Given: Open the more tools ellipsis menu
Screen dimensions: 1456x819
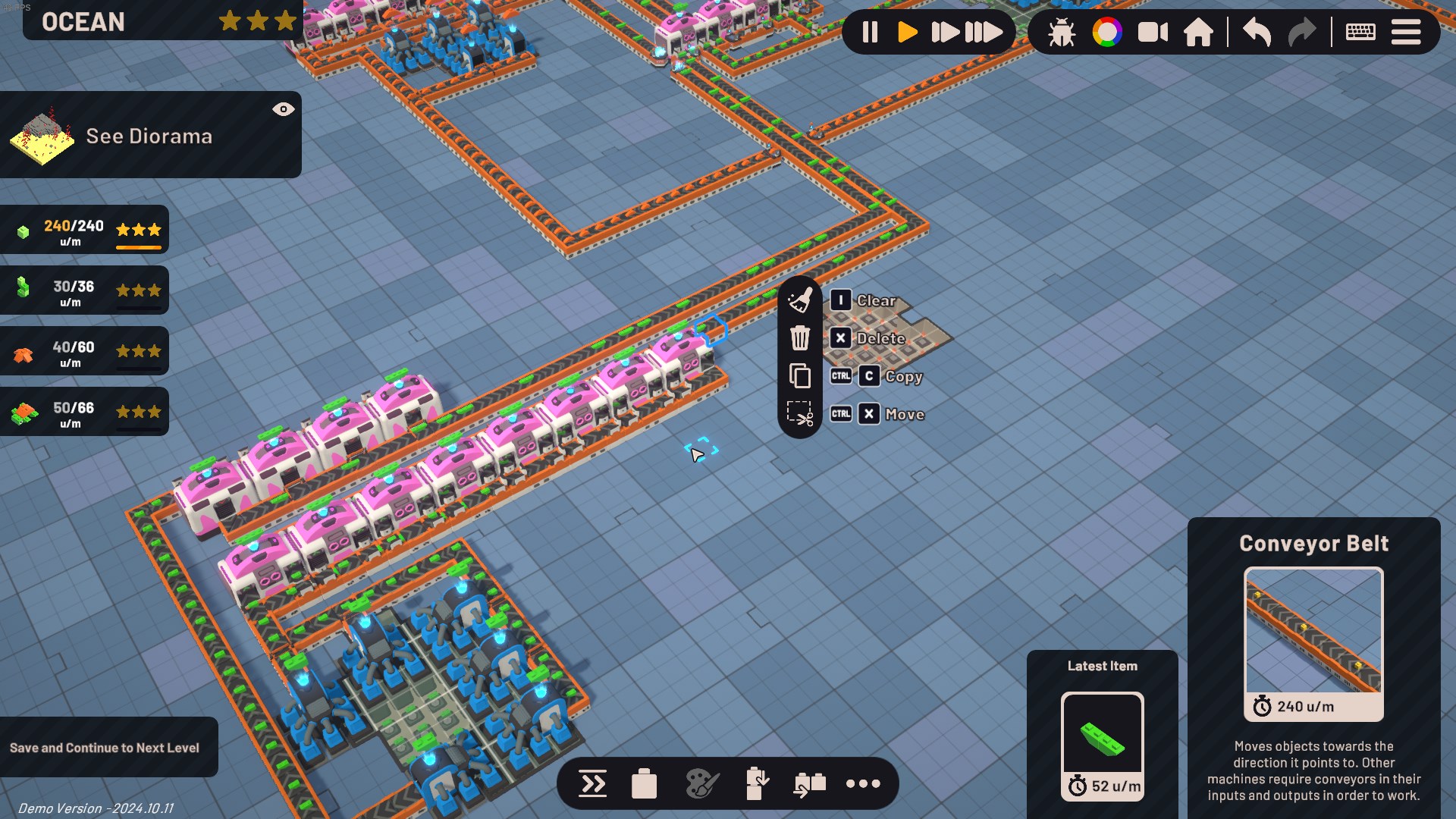Looking at the screenshot, I should coord(864,783).
